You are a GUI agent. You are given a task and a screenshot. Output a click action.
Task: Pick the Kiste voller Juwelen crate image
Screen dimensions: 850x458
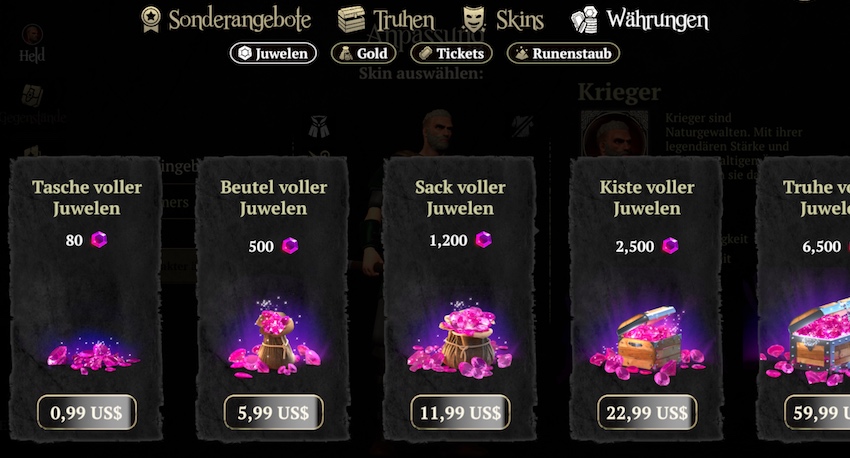tap(646, 340)
